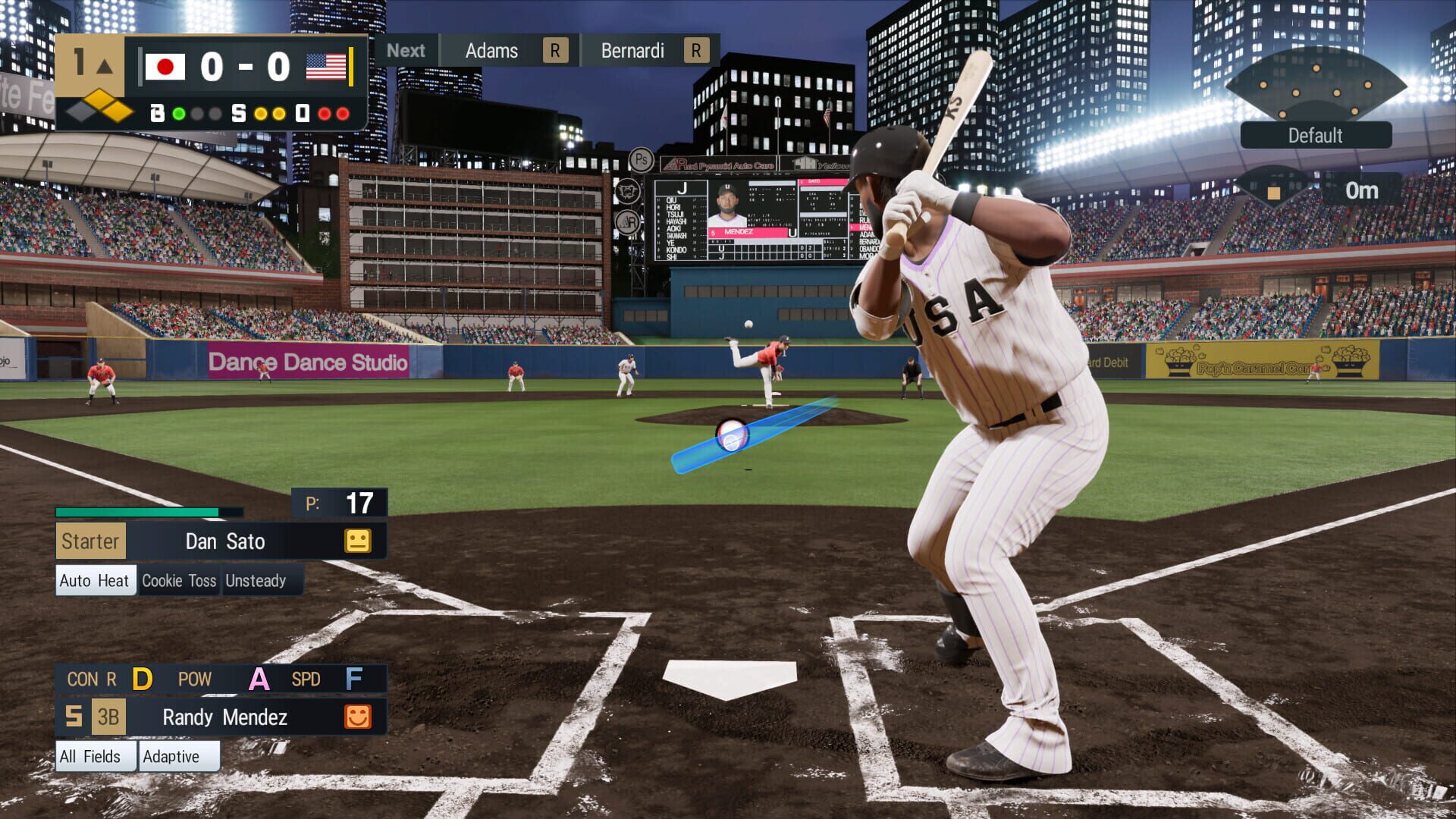Select Adams from the Next batters bar
The image size is (1456, 819).
point(493,50)
